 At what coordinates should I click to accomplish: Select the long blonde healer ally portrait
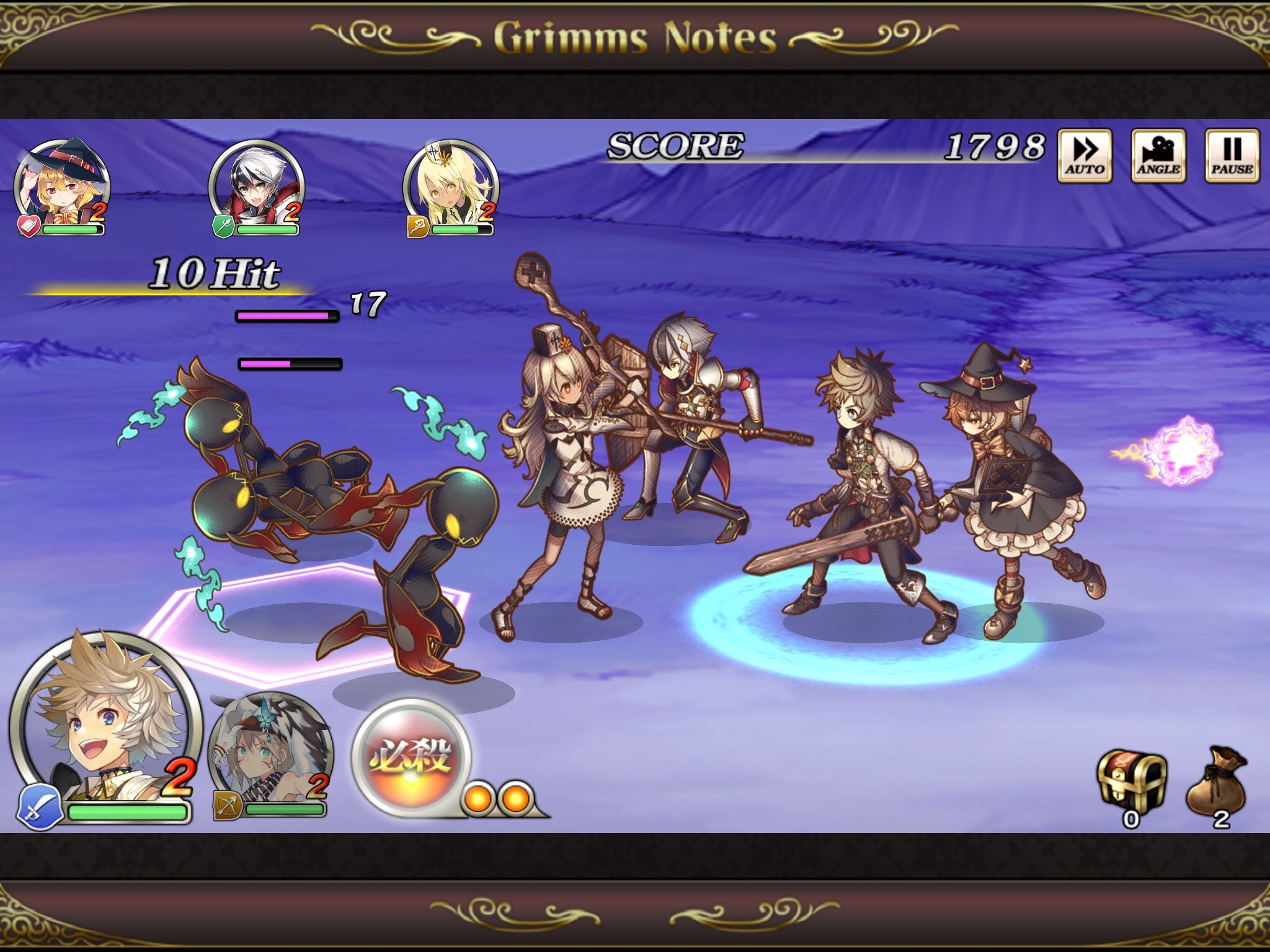[x=451, y=183]
